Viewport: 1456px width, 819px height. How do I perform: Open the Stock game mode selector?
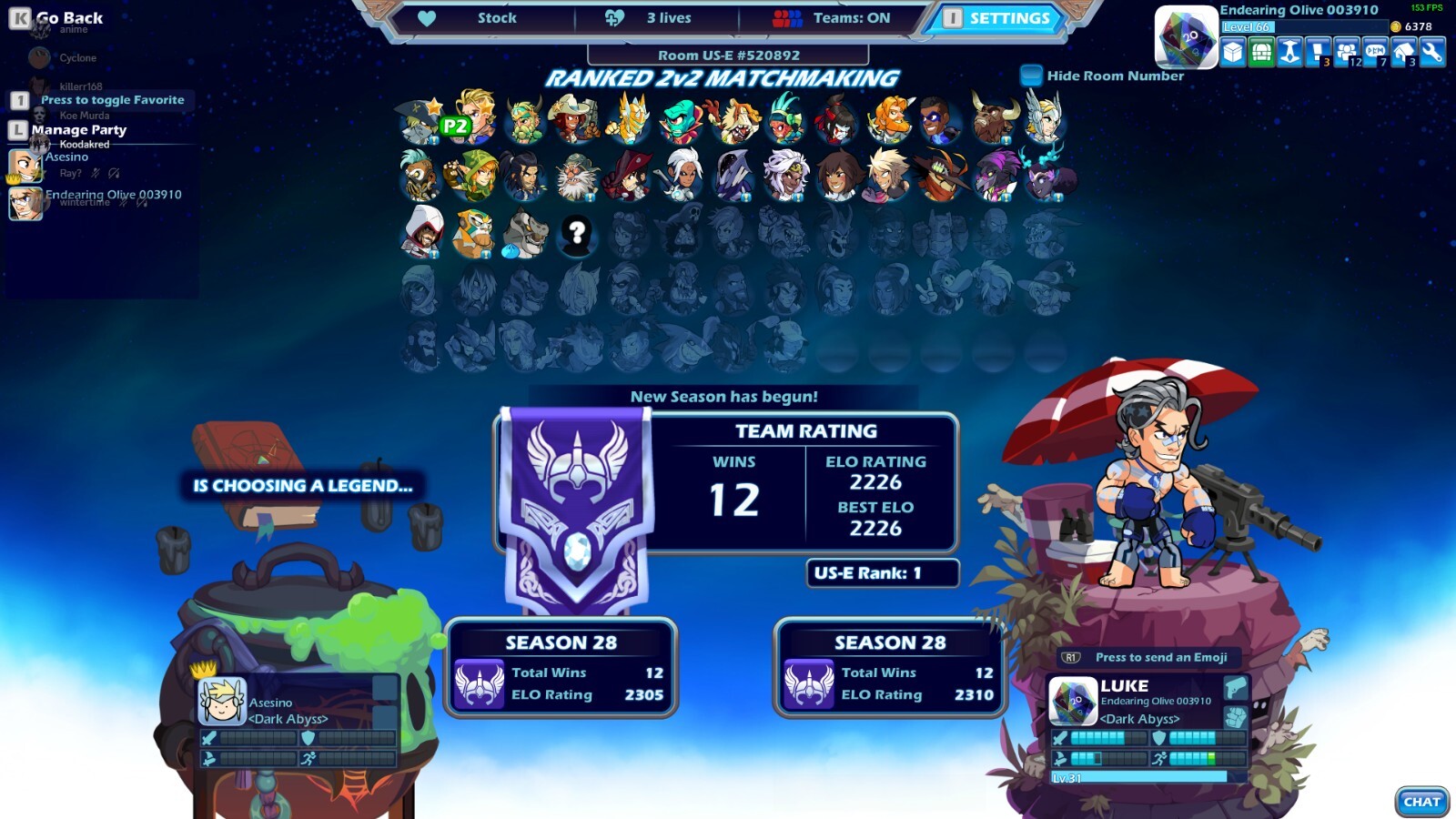pos(499,17)
